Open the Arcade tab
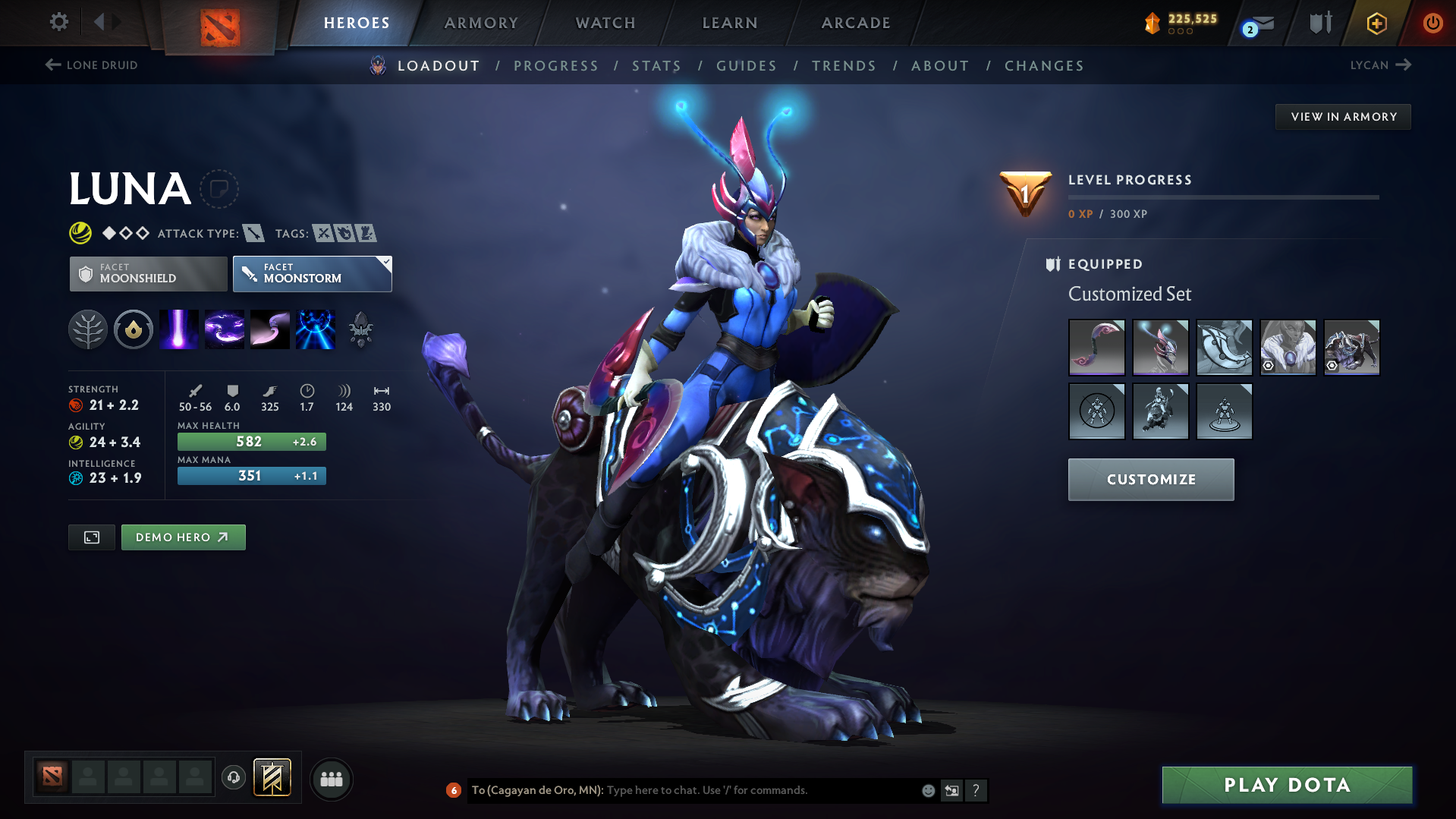The width and height of the screenshot is (1456, 819). click(x=856, y=23)
